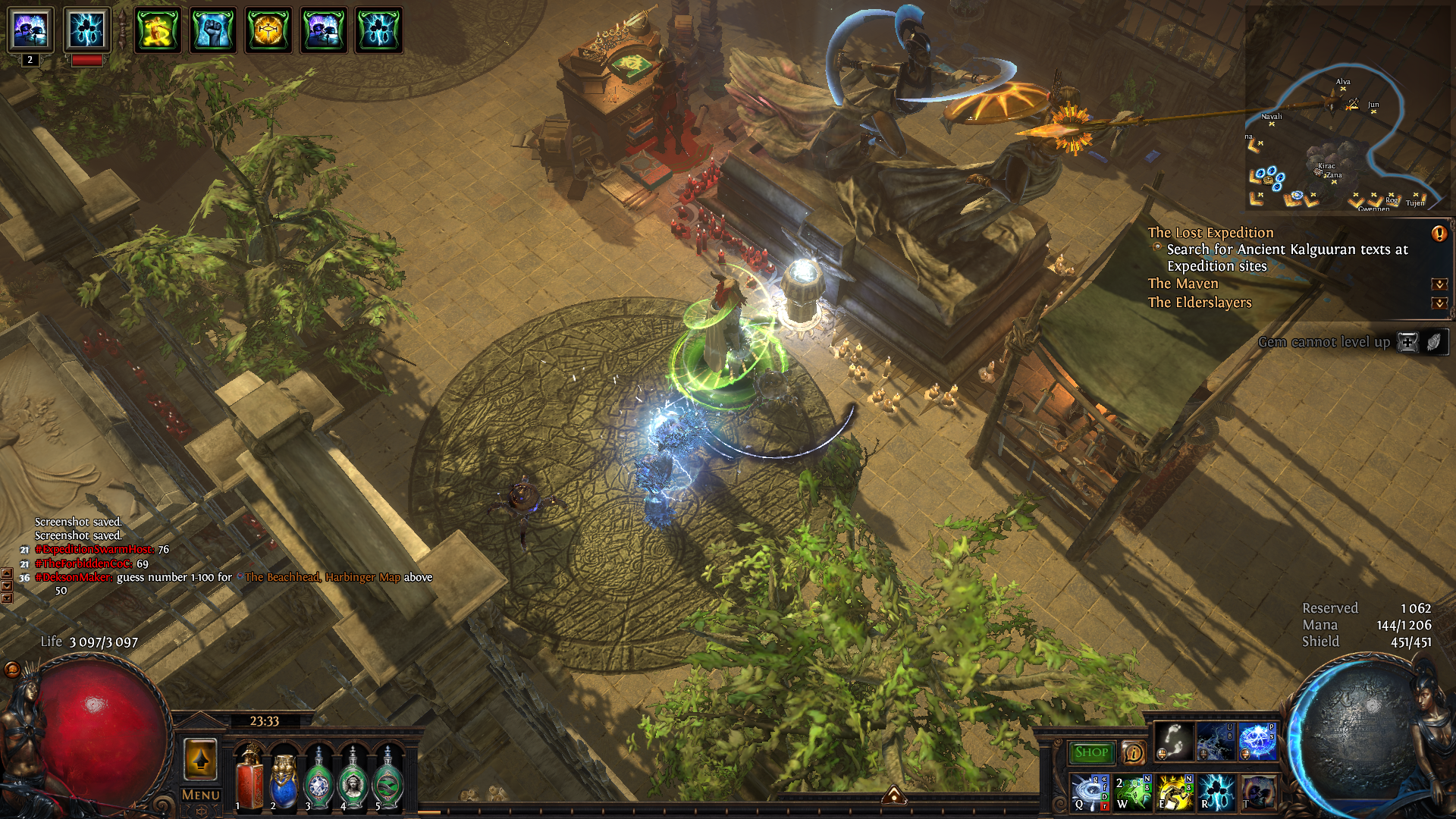Expand The Maven quest entry

(1439, 284)
